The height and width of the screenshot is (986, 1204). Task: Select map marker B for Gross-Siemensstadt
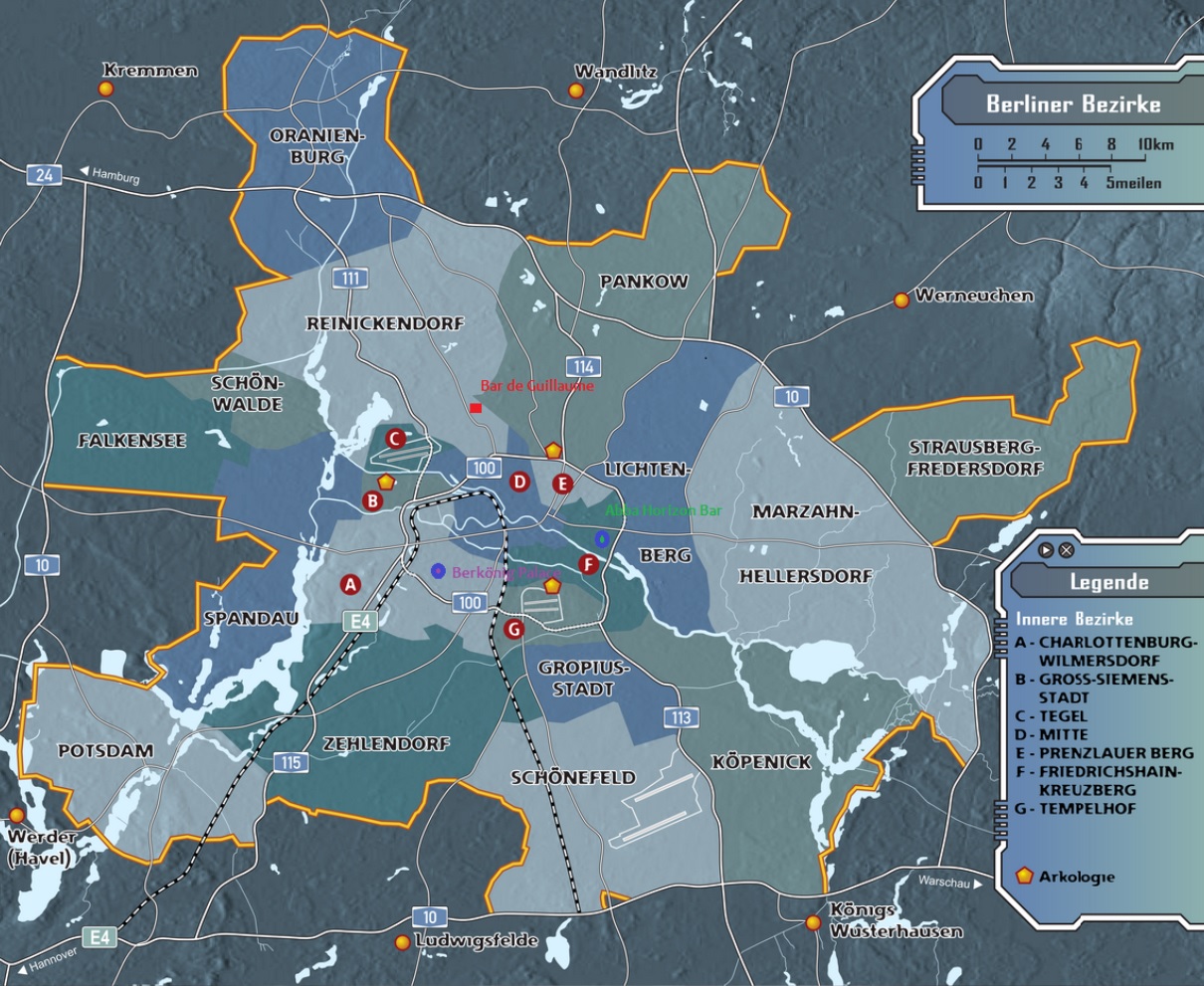coord(372,500)
